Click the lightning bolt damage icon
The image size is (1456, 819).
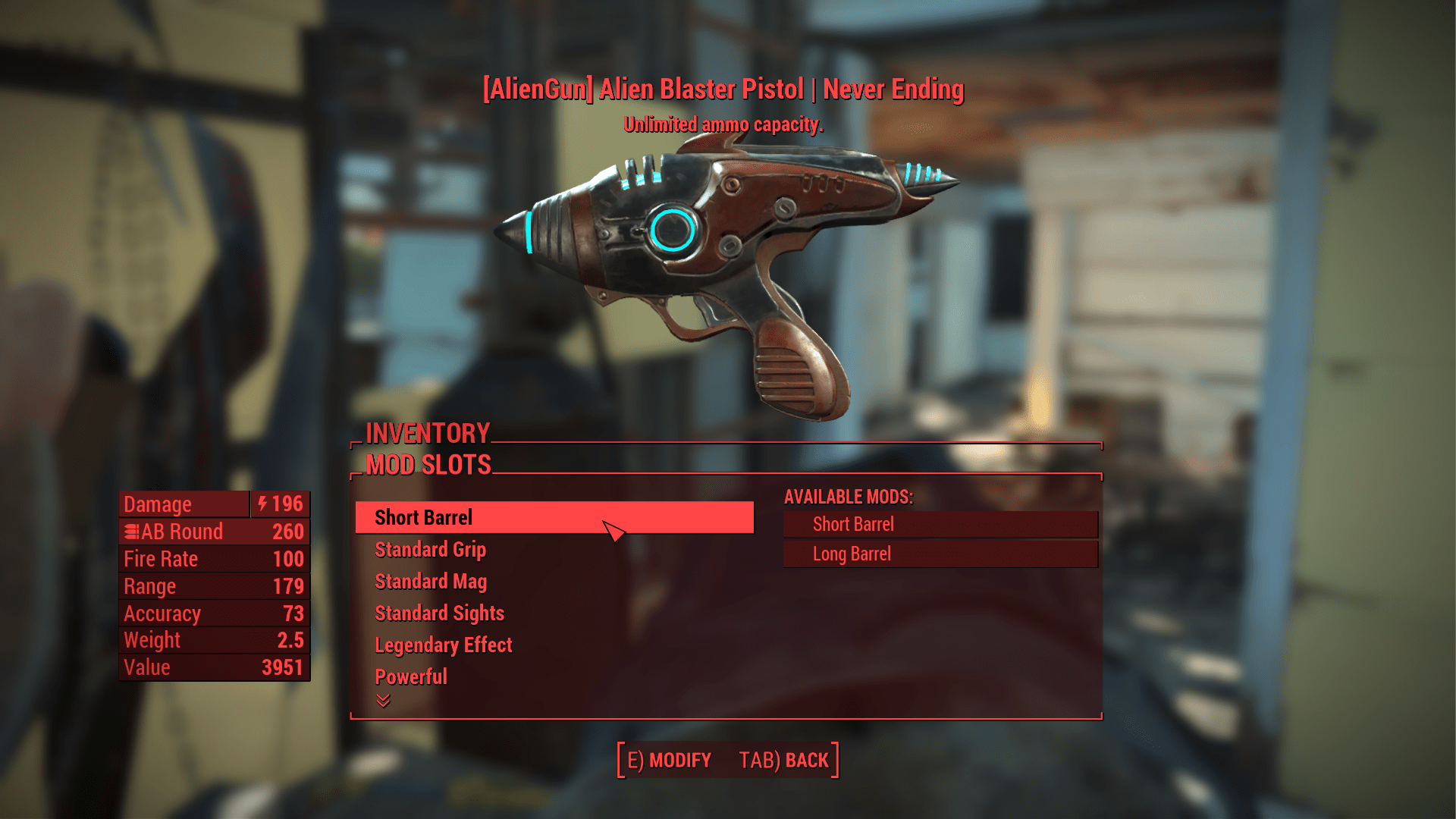click(261, 504)
